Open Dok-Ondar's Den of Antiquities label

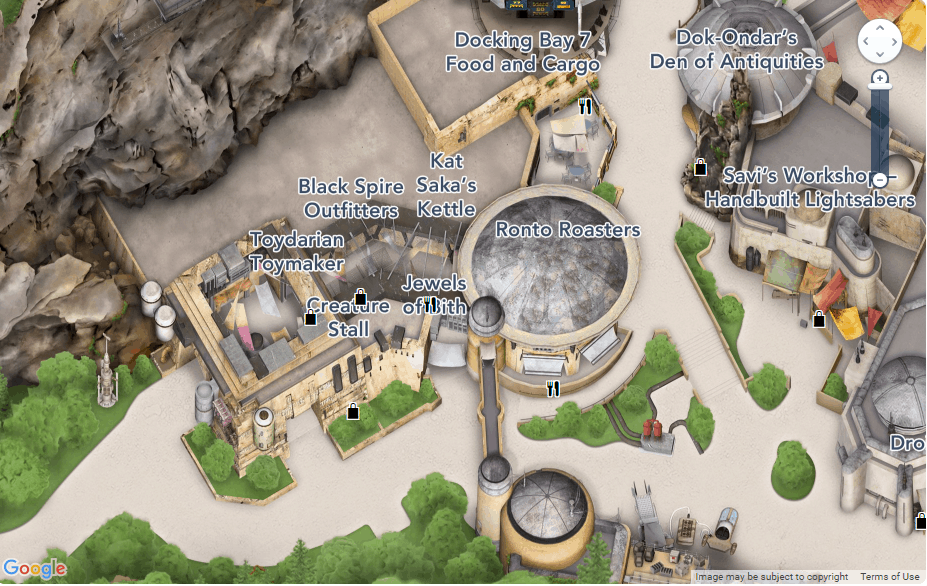coord(736,49)
